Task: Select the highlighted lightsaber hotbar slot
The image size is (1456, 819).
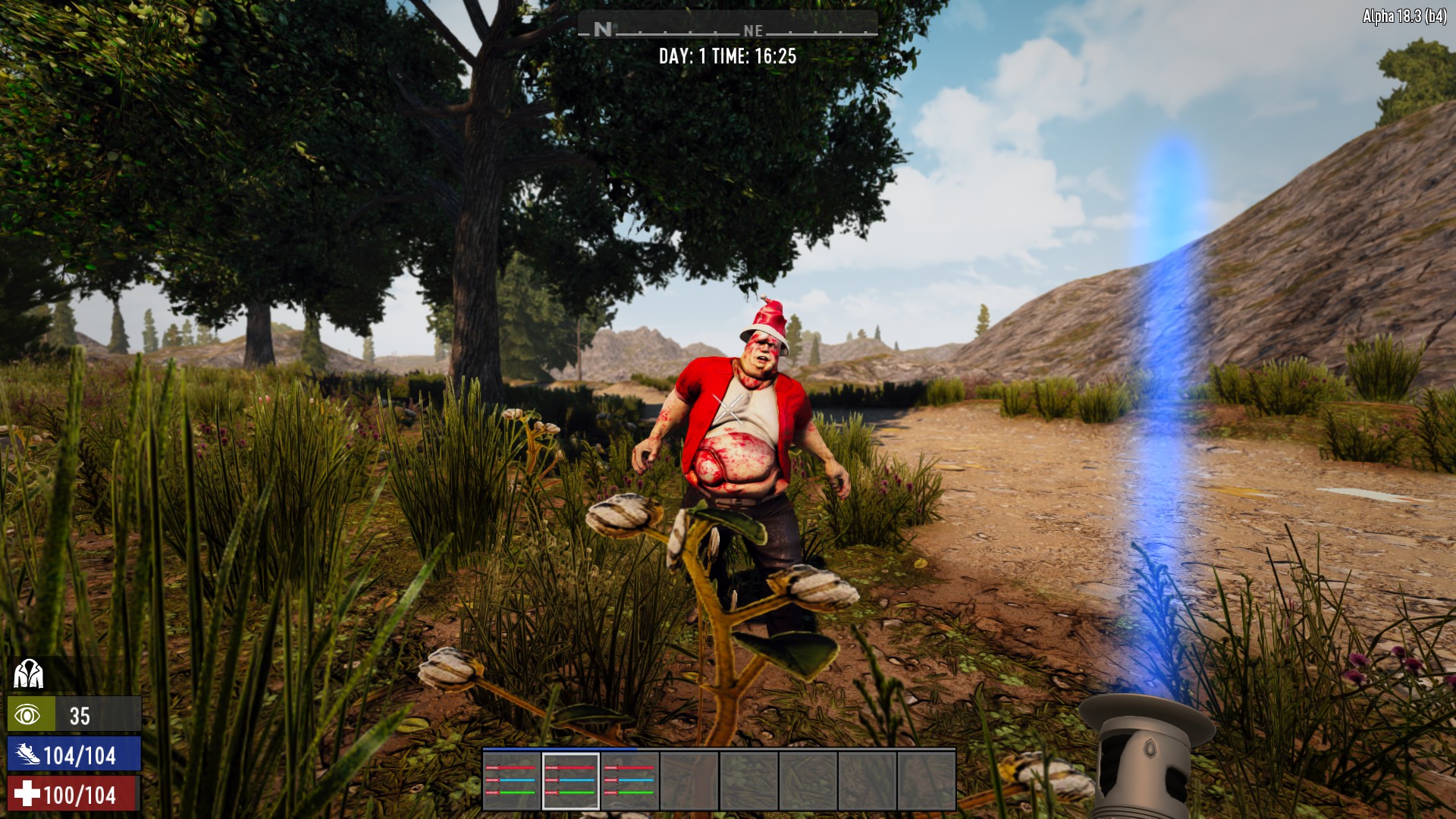Action: pyautogui.click(x=570, y=781)
